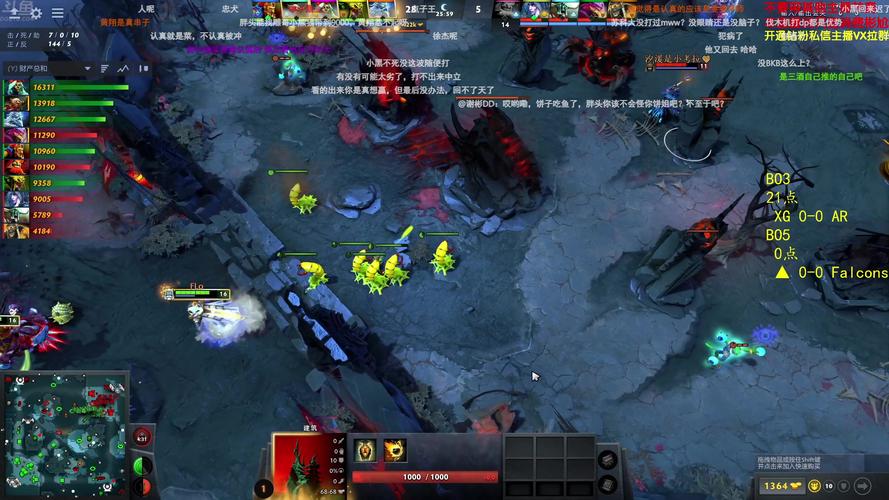This screenshot has height=500, width=889.
Task: Open the shop via the 1364 gold button
Action: pos(782,485)
